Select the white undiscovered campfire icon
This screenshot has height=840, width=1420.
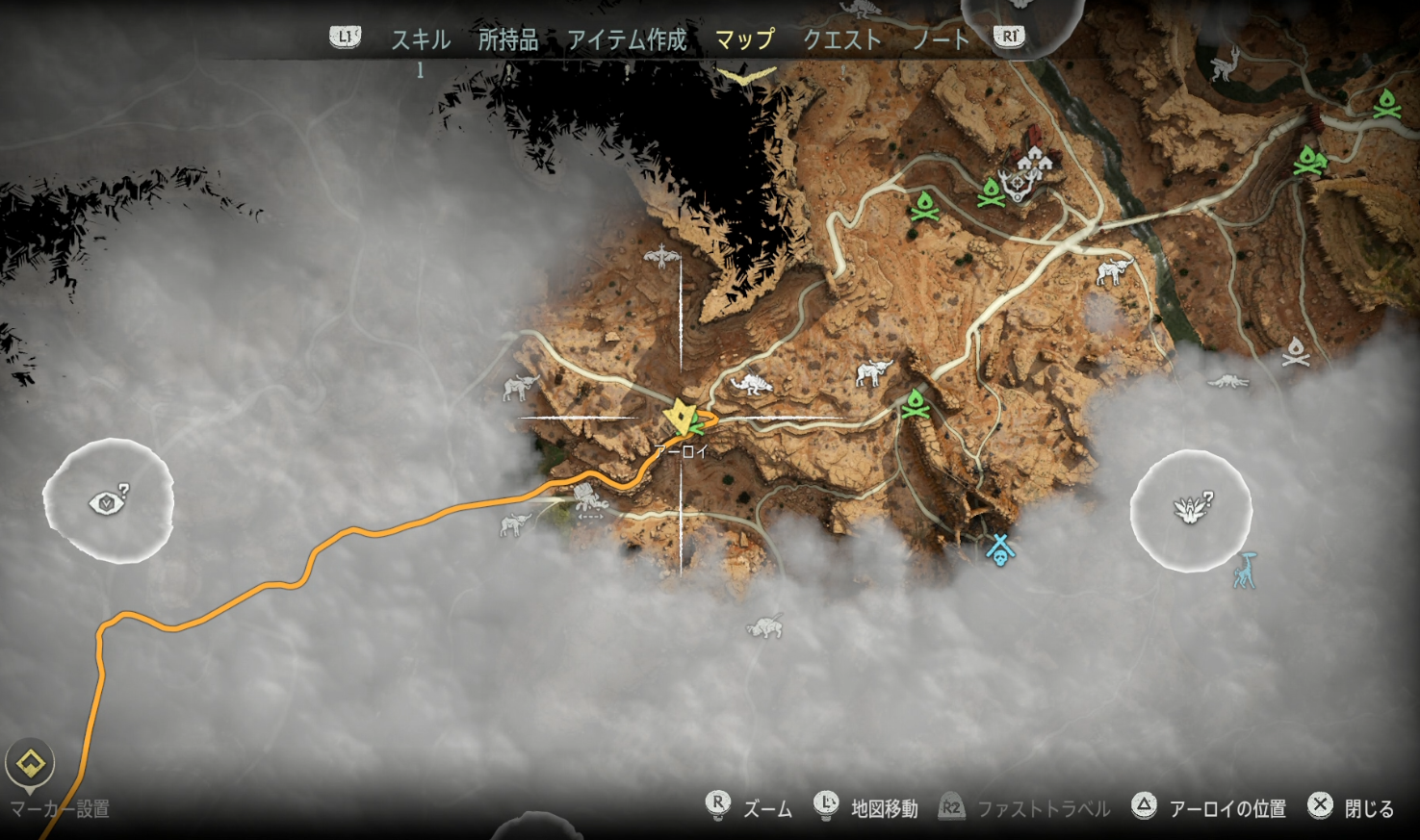pos(1296,353)
